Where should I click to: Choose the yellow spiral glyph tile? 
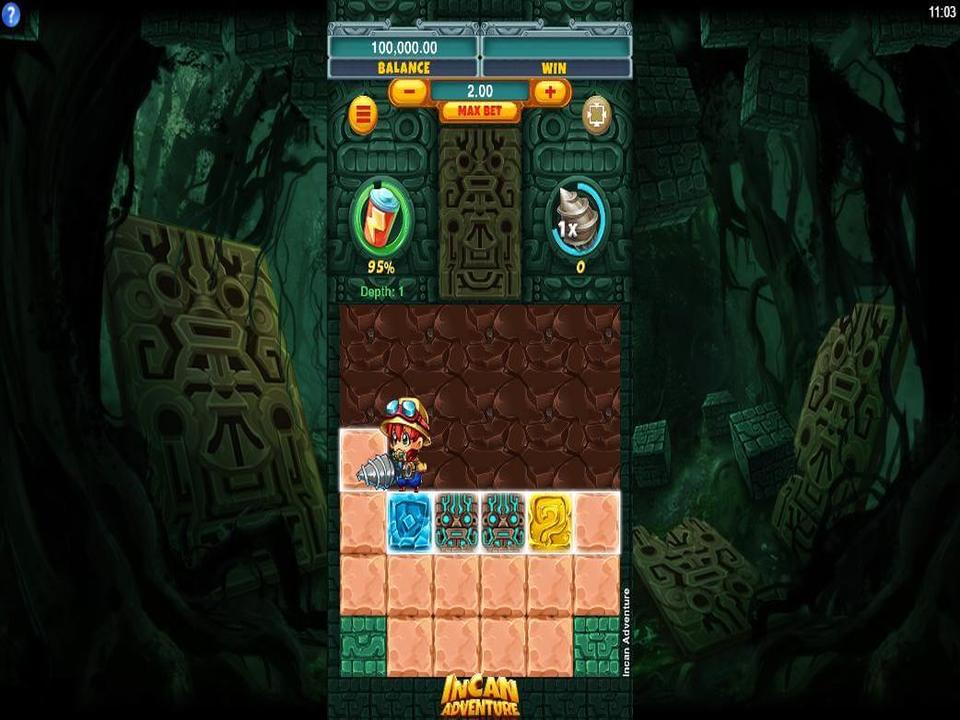pos(549,521)
